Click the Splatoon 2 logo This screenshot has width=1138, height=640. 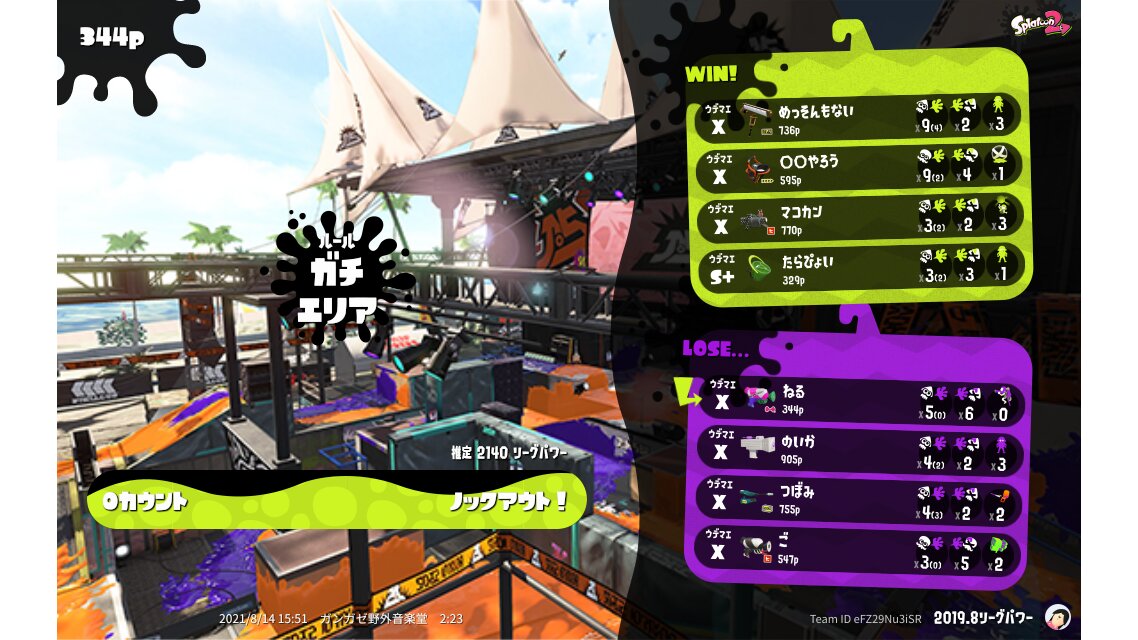(1039, 23)
